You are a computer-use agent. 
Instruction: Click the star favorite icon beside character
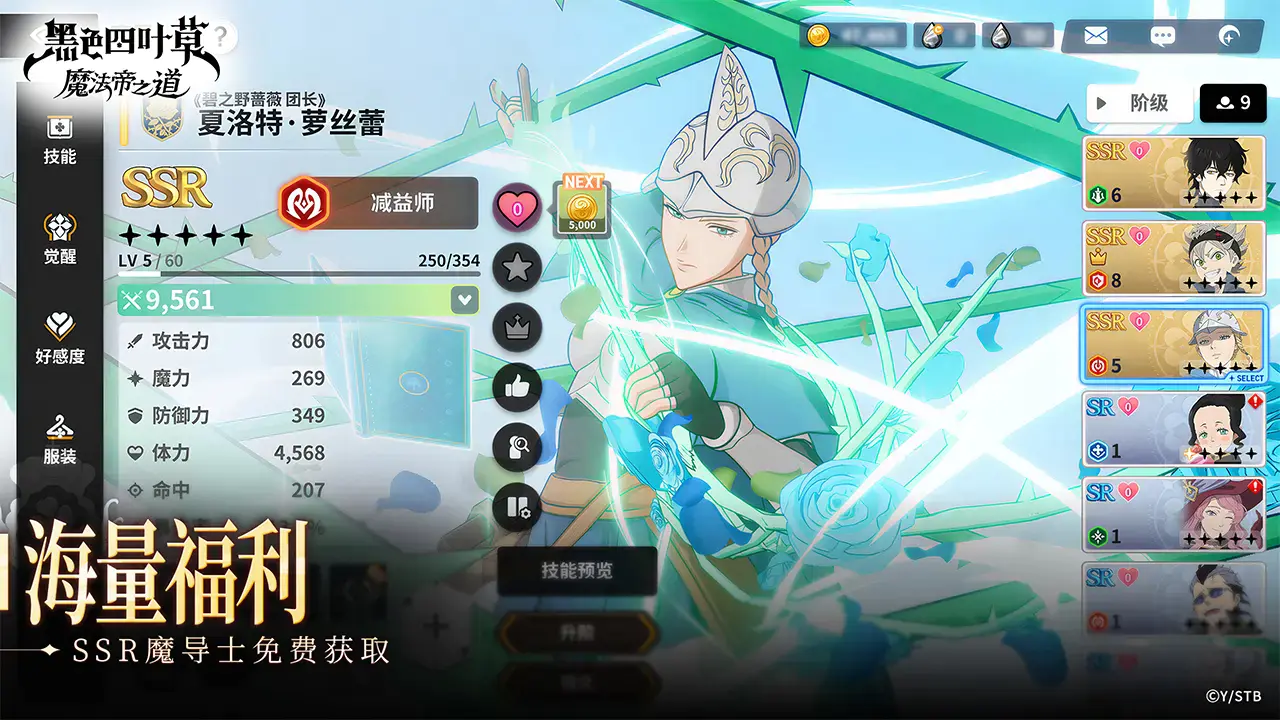coord(517,268)
